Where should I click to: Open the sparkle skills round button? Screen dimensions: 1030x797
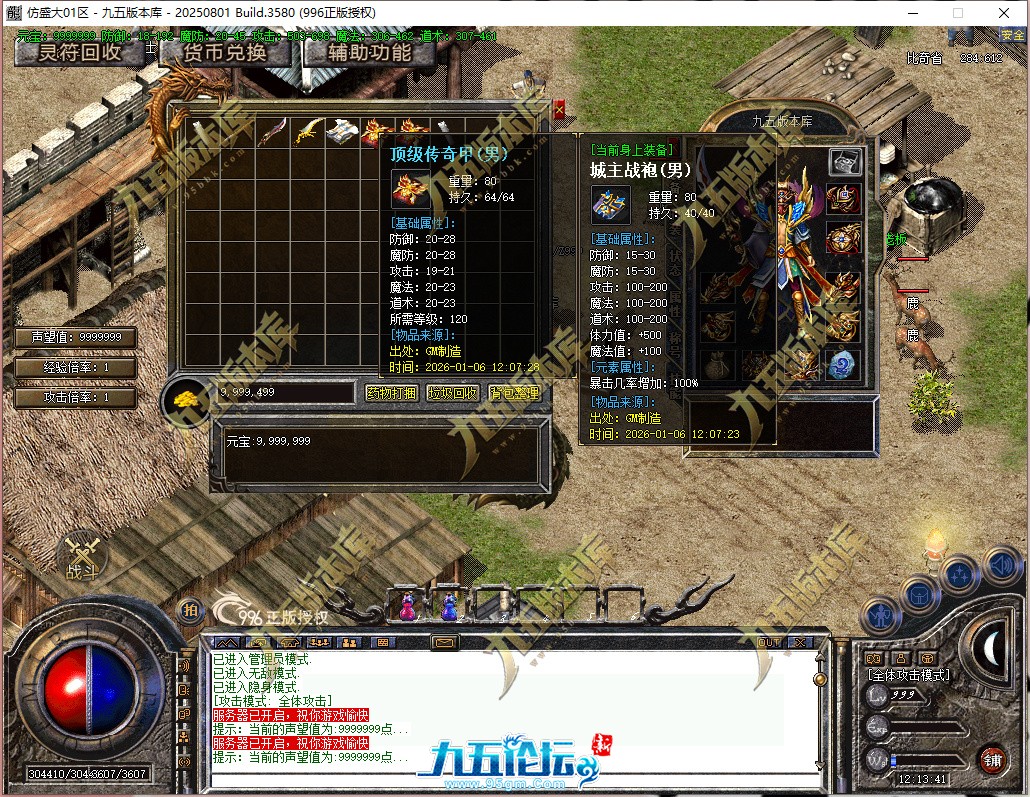tap(959, 575)
